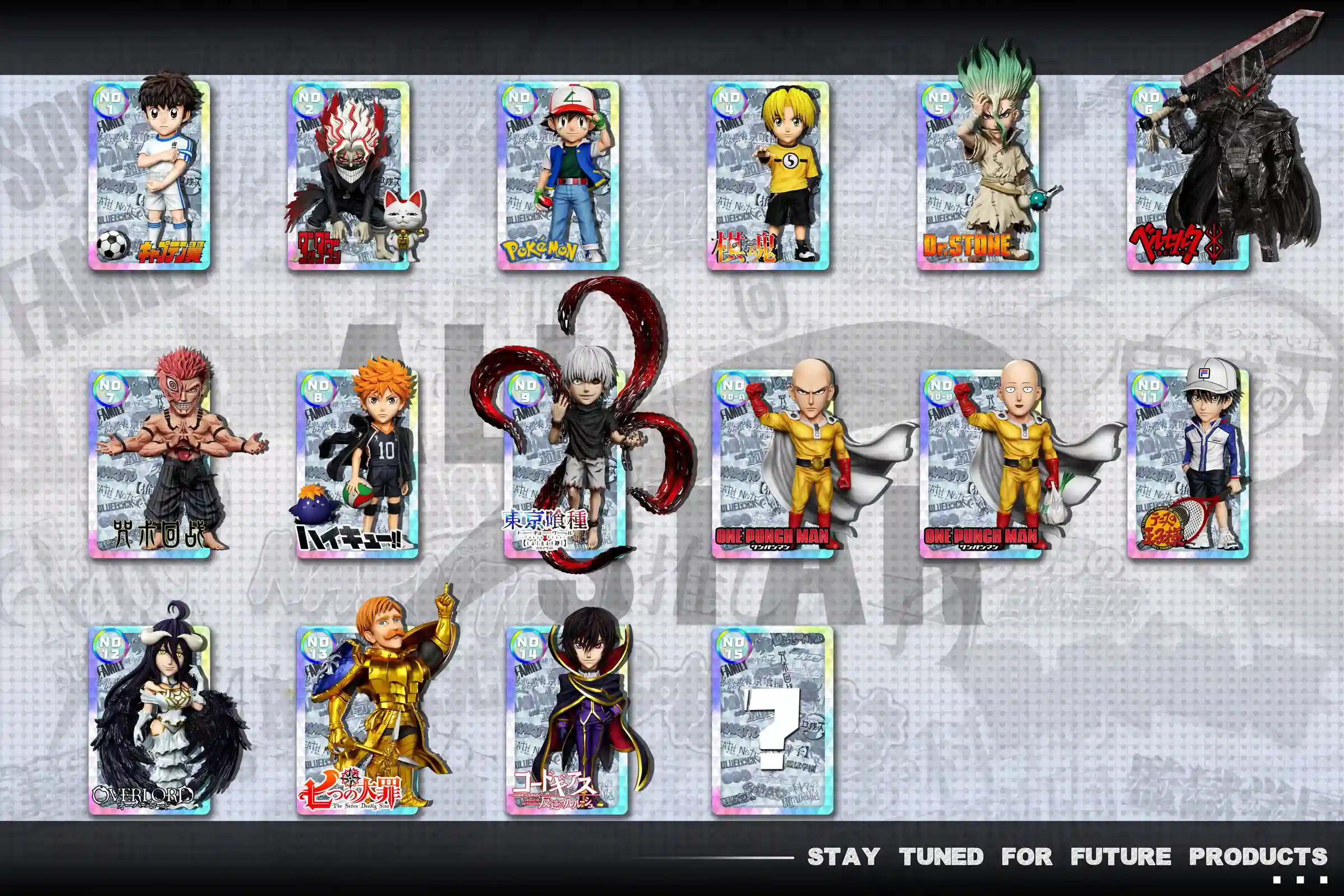This screenshot has width=1344, height=896.
Task: Choose the No. 14 Code Geass card
Action: [566, 720]
